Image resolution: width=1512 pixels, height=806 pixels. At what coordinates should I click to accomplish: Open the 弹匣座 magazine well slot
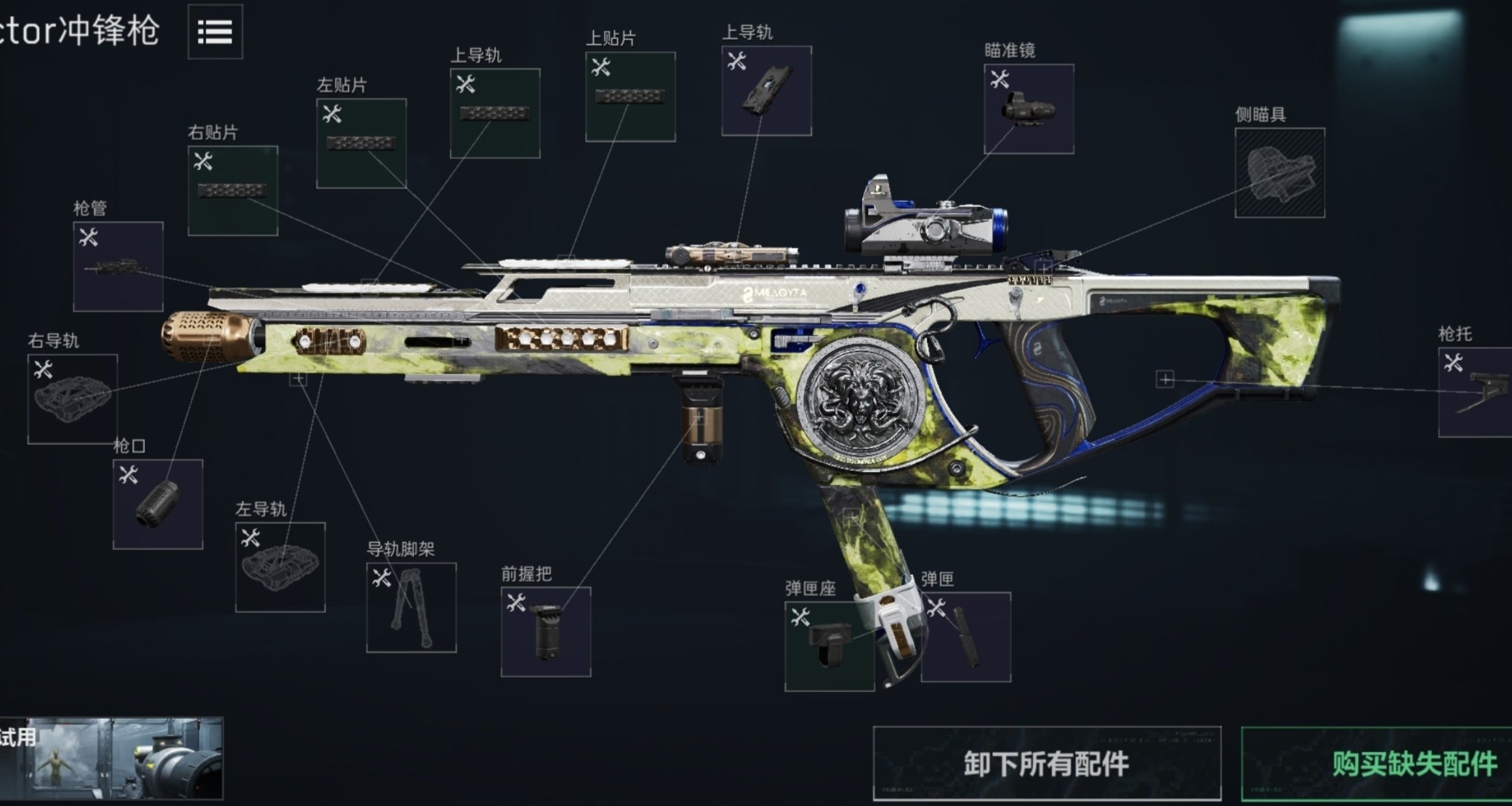pos(829,646)
